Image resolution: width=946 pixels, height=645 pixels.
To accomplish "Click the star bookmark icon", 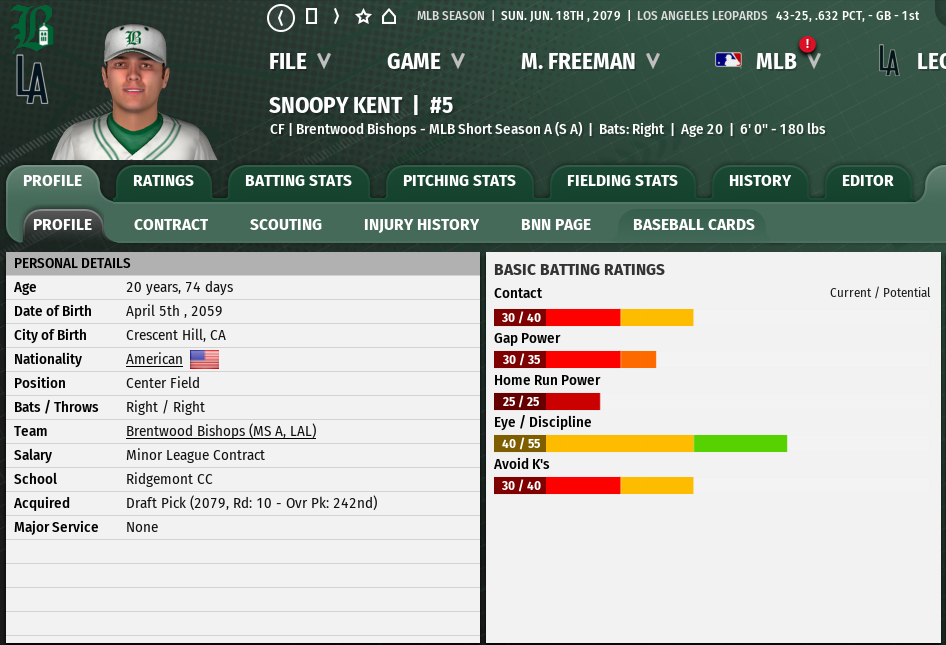I will (x=363, y=17).
